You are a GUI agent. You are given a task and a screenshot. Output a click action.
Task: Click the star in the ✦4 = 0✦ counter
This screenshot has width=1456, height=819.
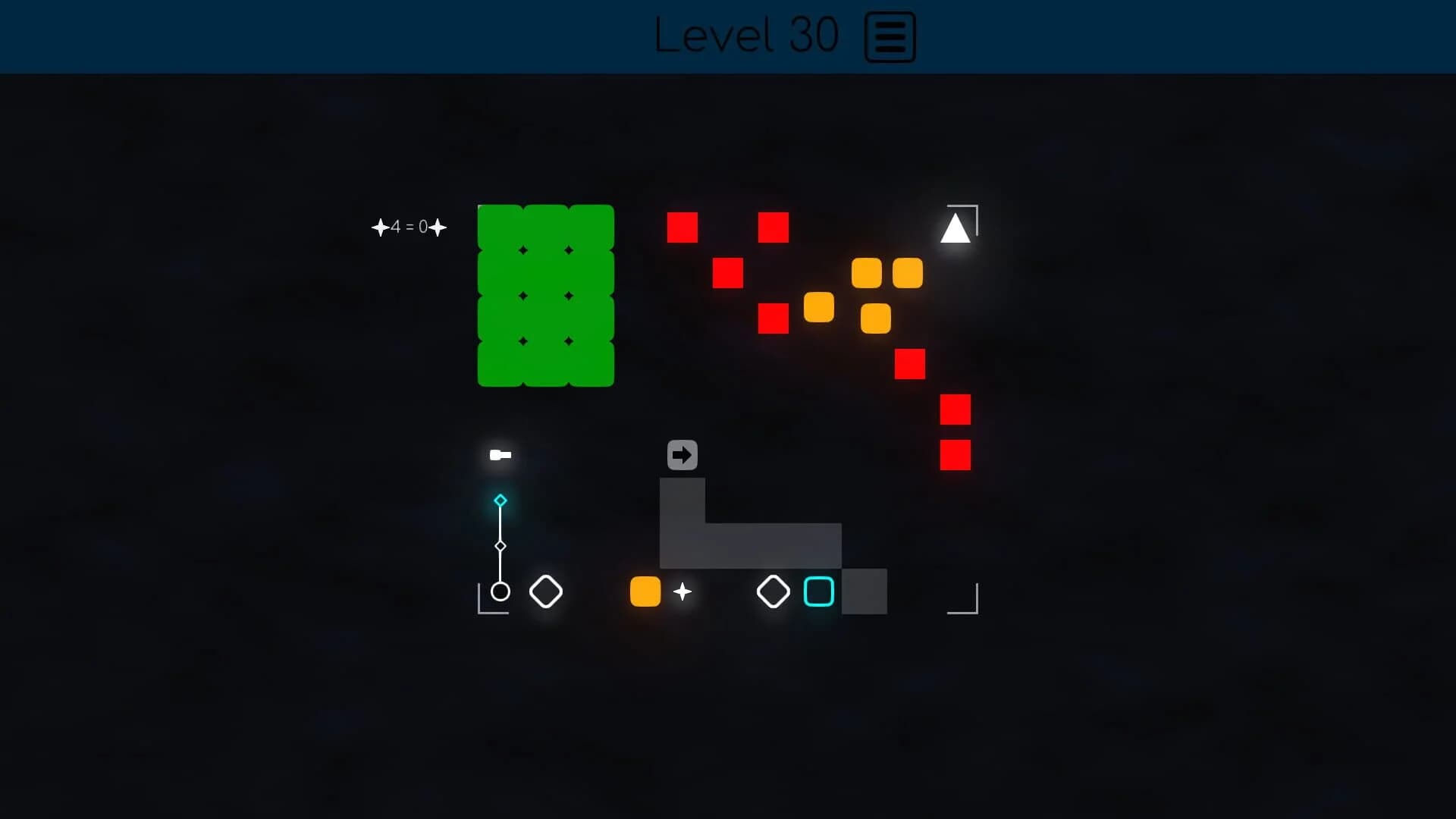(381, 227)
